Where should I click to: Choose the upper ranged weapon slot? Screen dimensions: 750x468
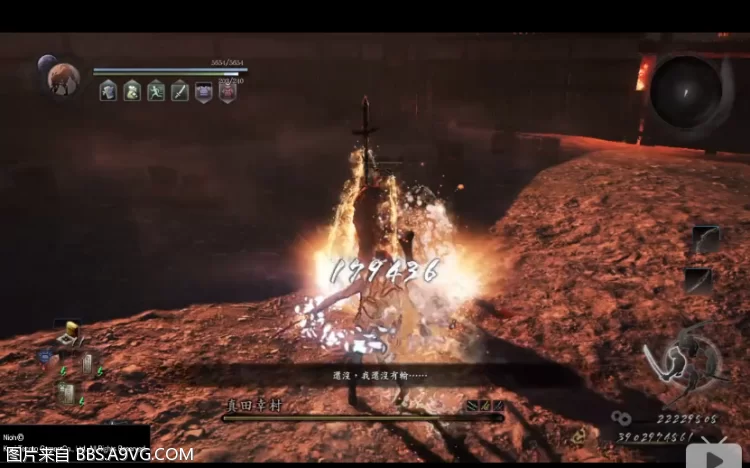(705, 240)
